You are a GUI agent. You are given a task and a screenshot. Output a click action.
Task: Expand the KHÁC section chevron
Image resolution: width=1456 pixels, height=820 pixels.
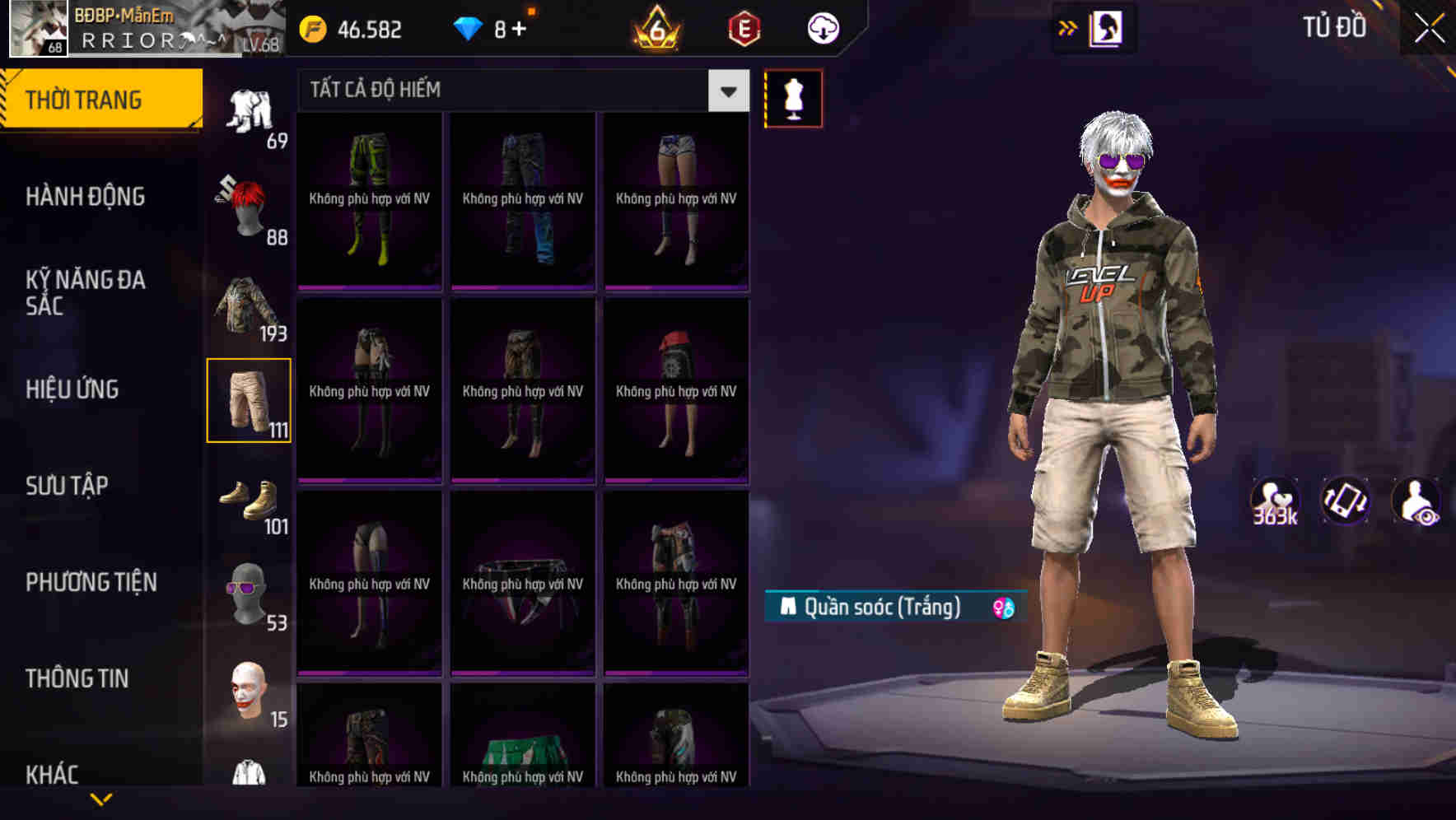click(101, 800)
